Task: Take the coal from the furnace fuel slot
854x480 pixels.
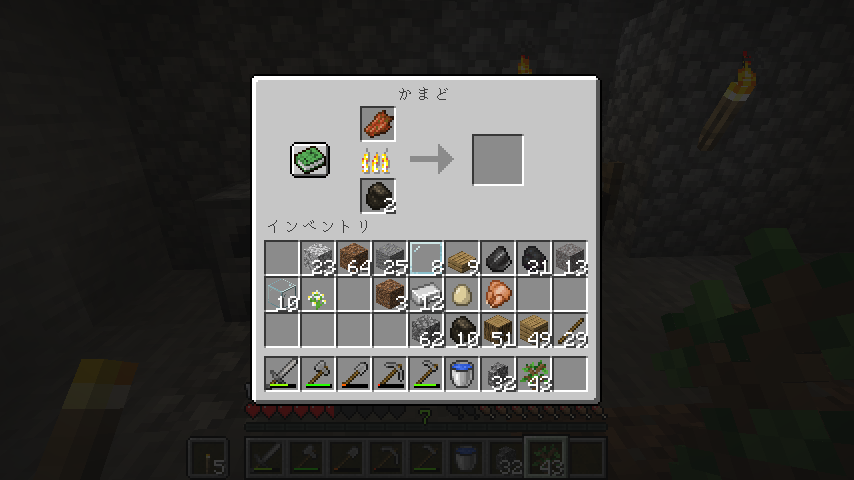Action: tap(378, 196)
